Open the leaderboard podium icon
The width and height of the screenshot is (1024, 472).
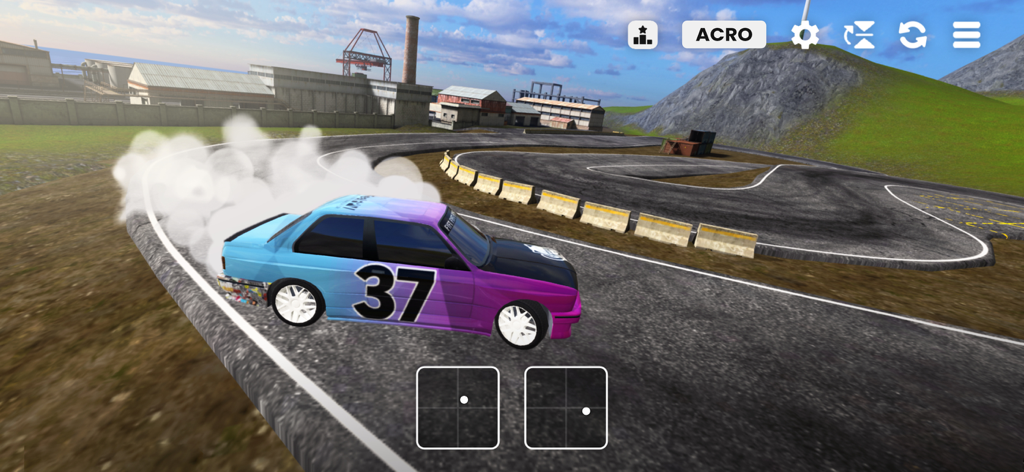(643, 35)
